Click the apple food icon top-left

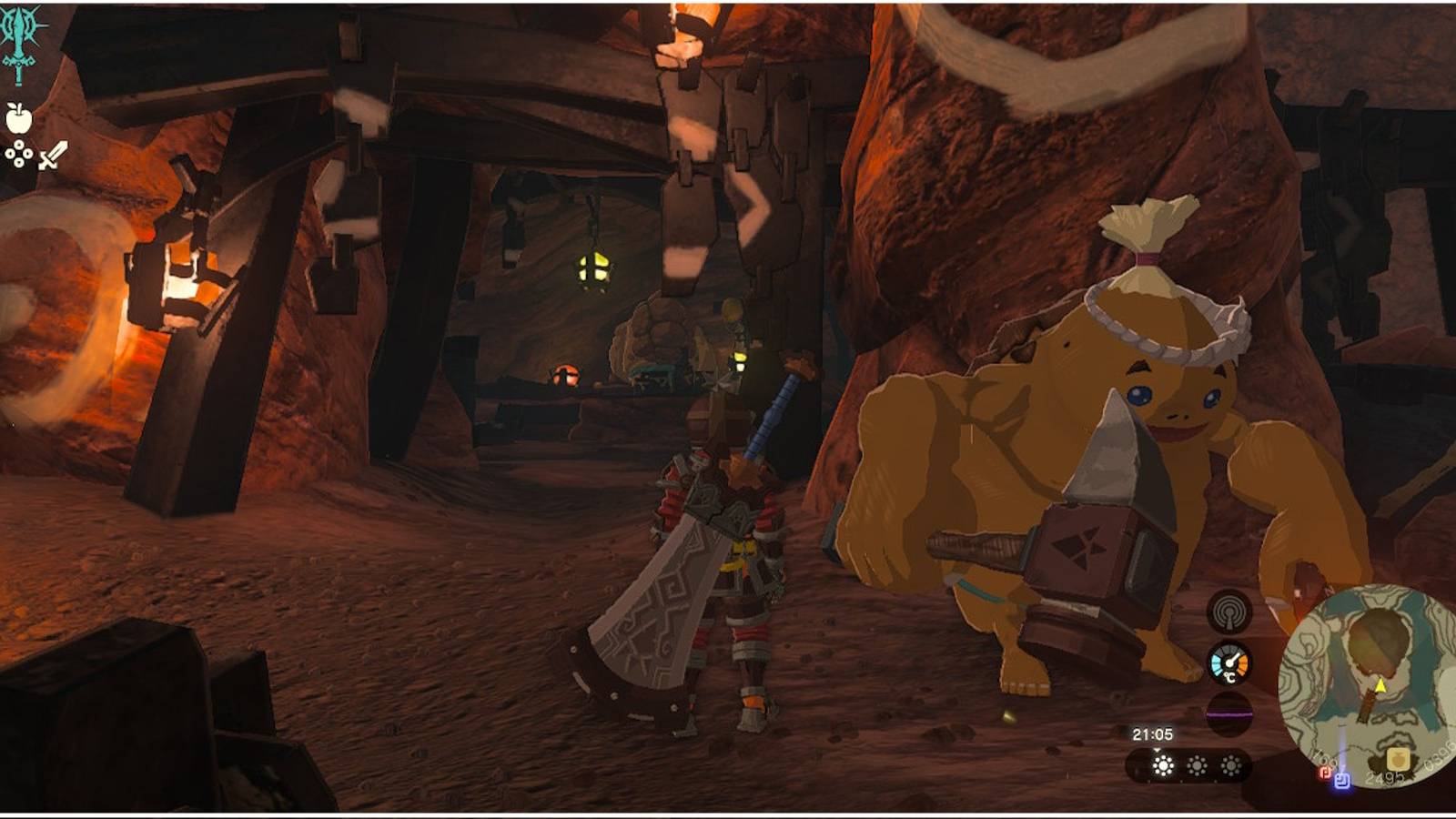coord(20,118)
